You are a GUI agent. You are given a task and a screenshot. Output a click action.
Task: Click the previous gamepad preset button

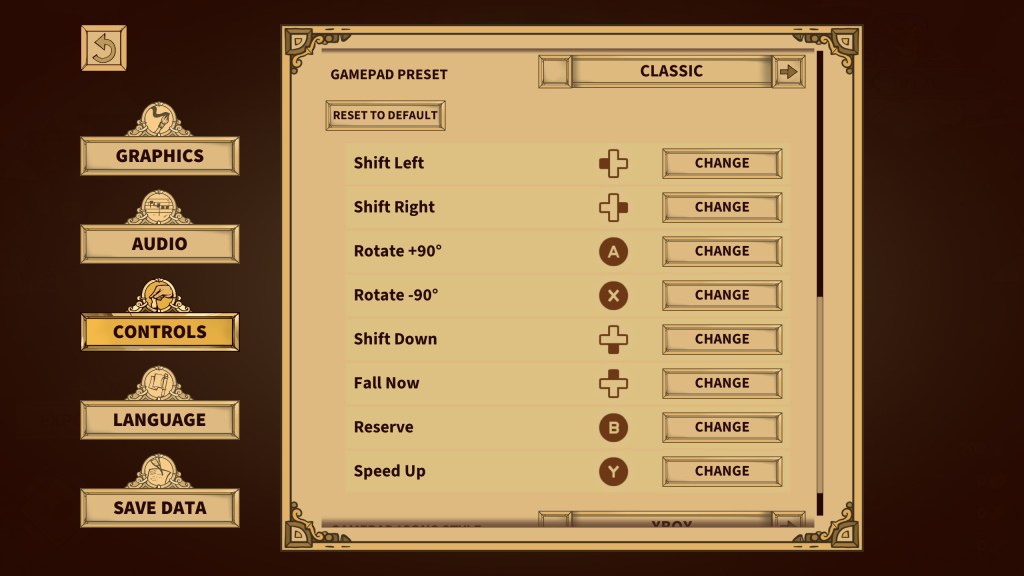[555, 72]
